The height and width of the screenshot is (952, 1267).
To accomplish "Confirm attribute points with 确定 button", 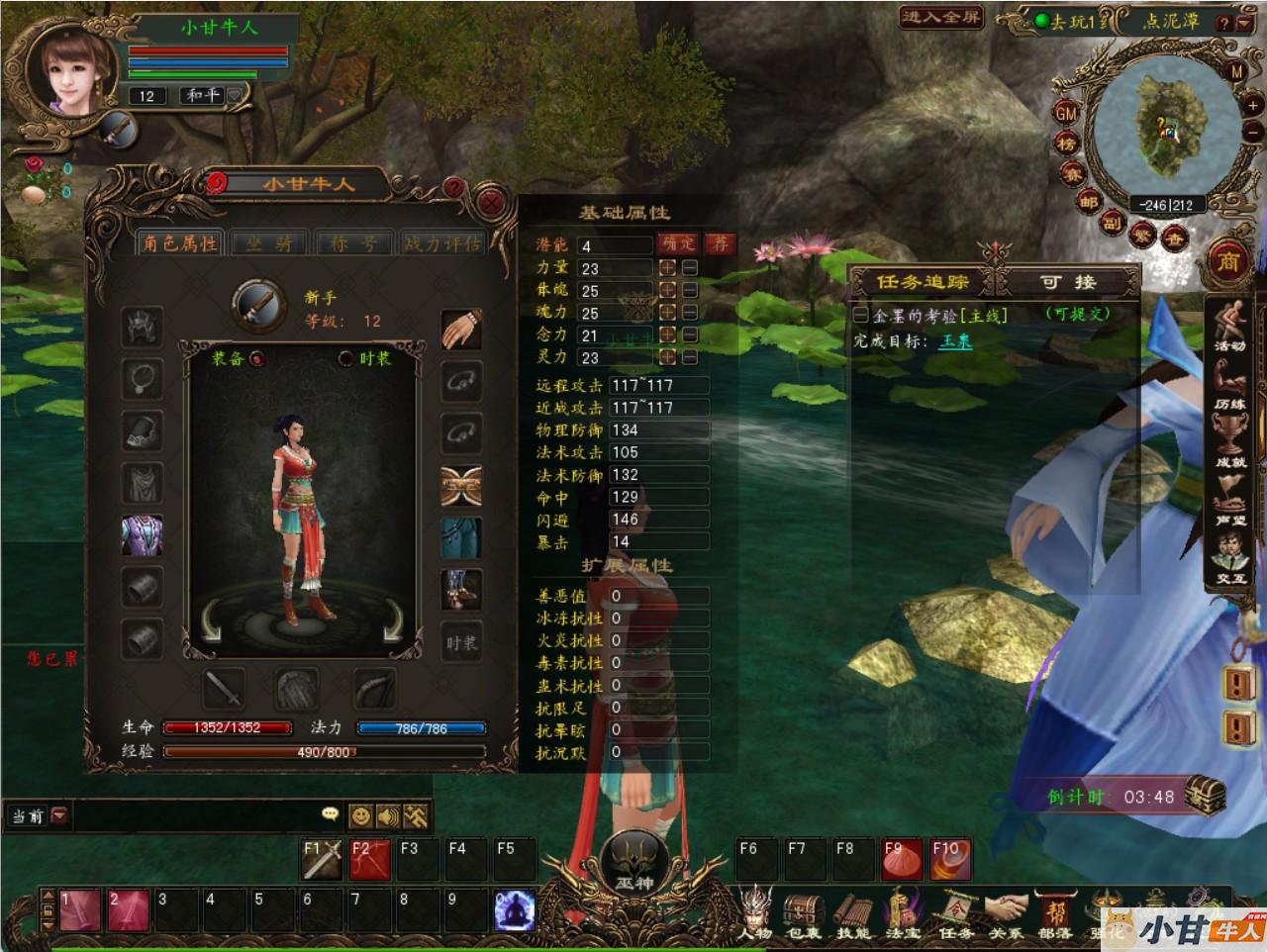I will pyautogui.click(x=679, y=243).
